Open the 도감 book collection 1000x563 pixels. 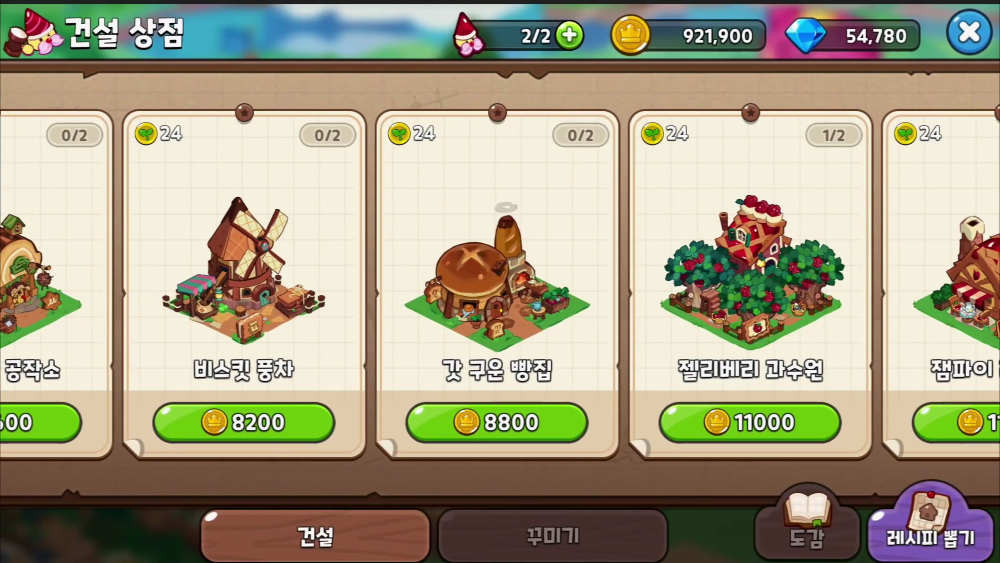point(806,522)
